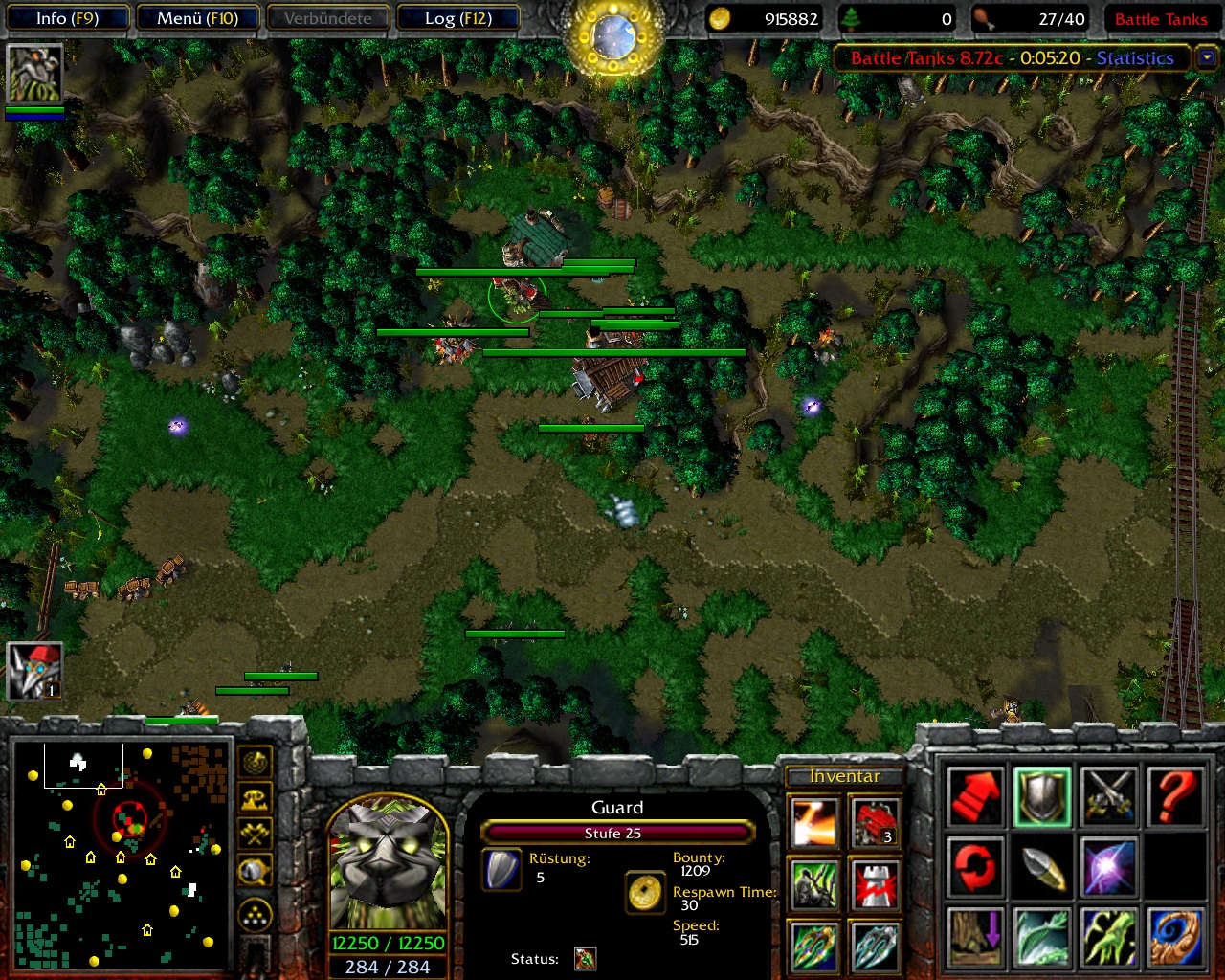Open the Log (F12) window
The image size is (1225, 980).
click(457, 18)
